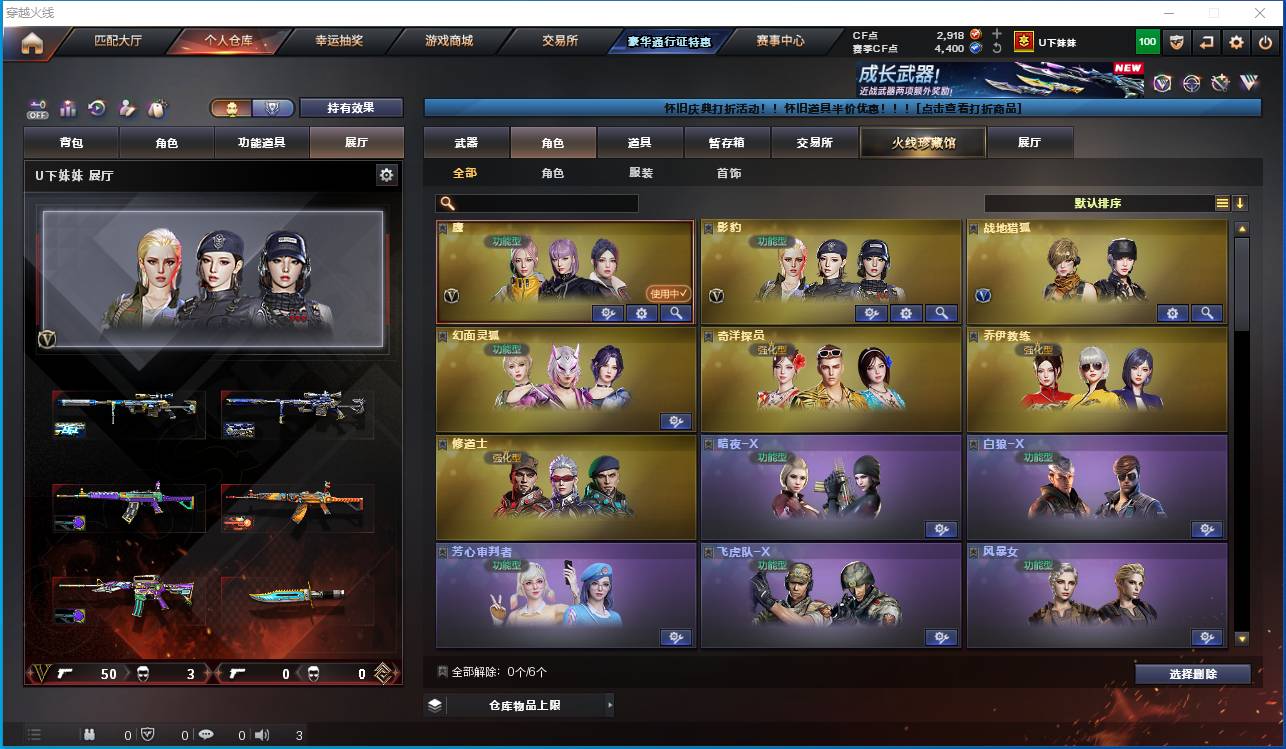The image size is (1286, 749).
Task: Open the settings gear in the top-right corner
Action: (1237, 41)
